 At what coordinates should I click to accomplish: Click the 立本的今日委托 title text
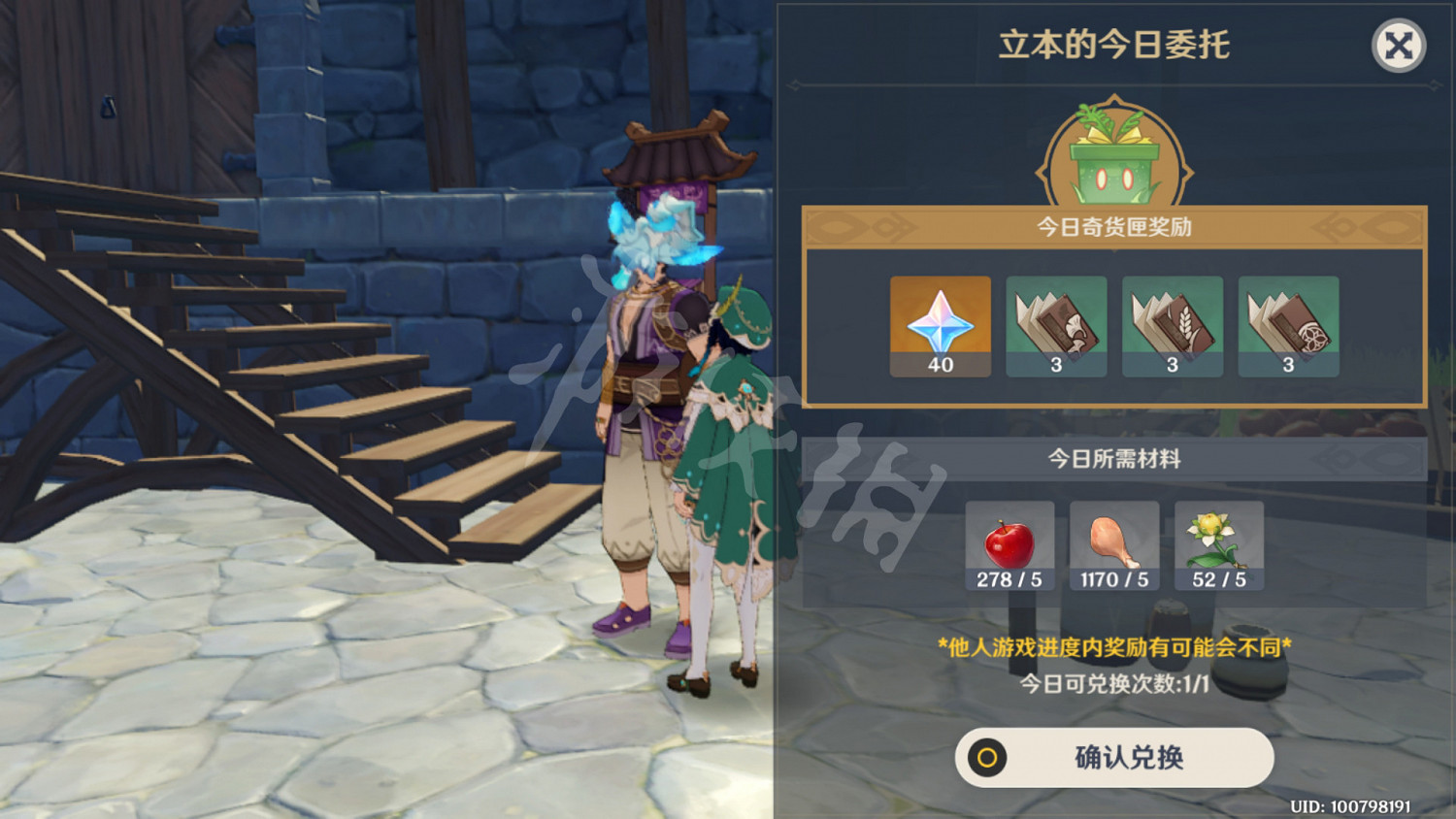pyautogui.click(x=1114, y=44)
